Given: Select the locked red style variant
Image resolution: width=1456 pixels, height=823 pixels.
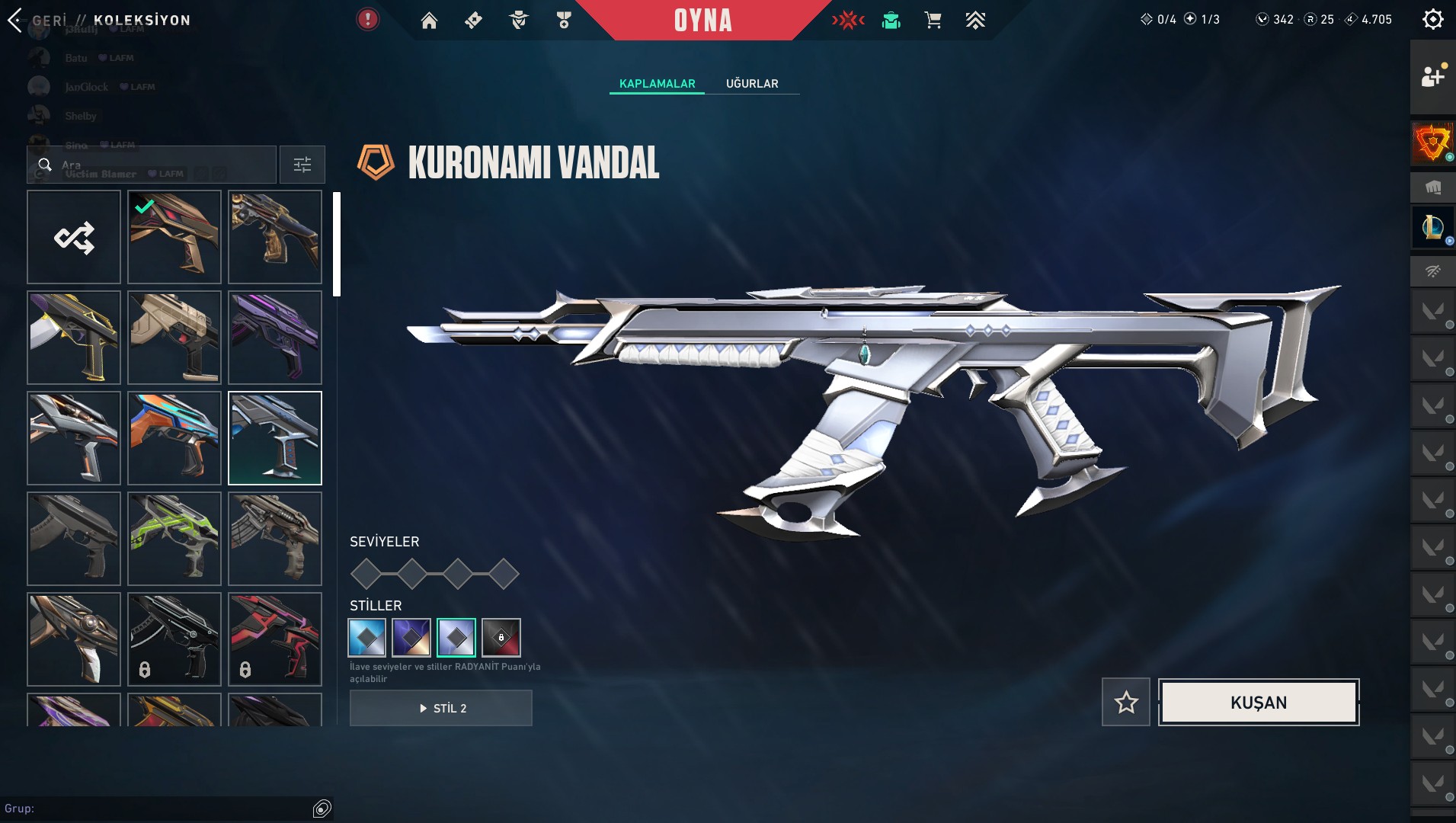Looking at the screenshot, I should (502, 639).
